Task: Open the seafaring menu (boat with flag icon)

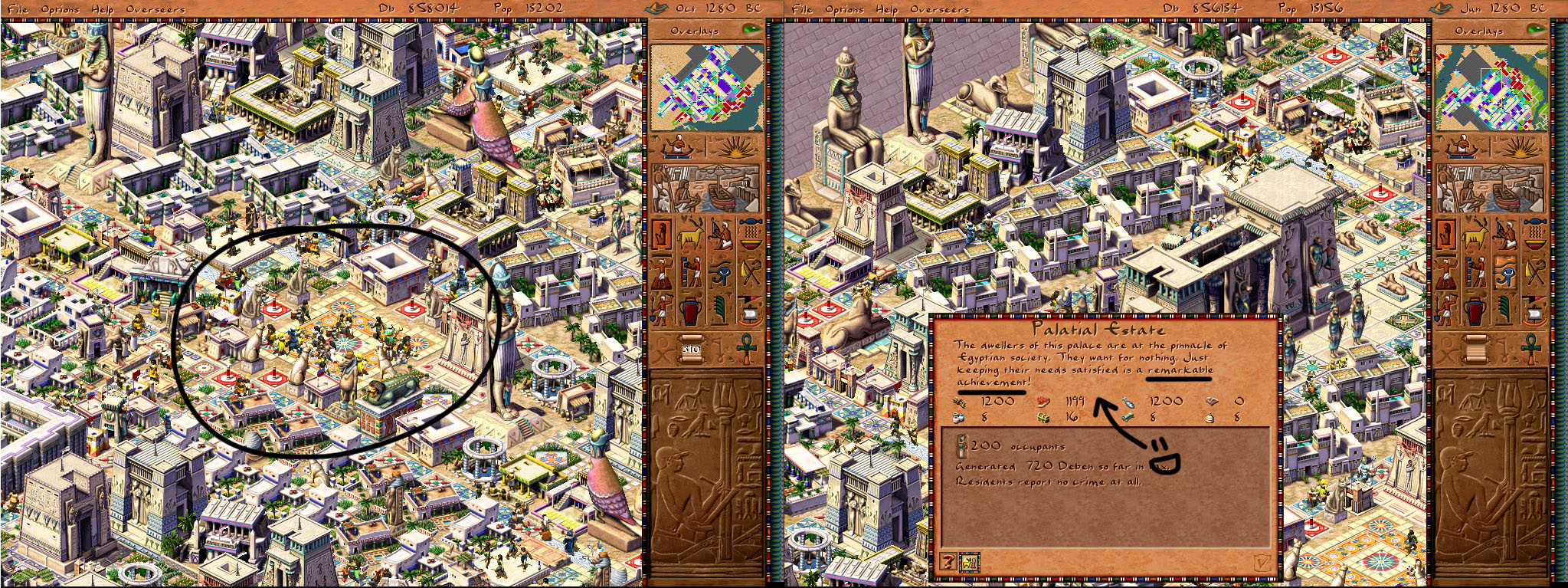Action: point(749,310)
